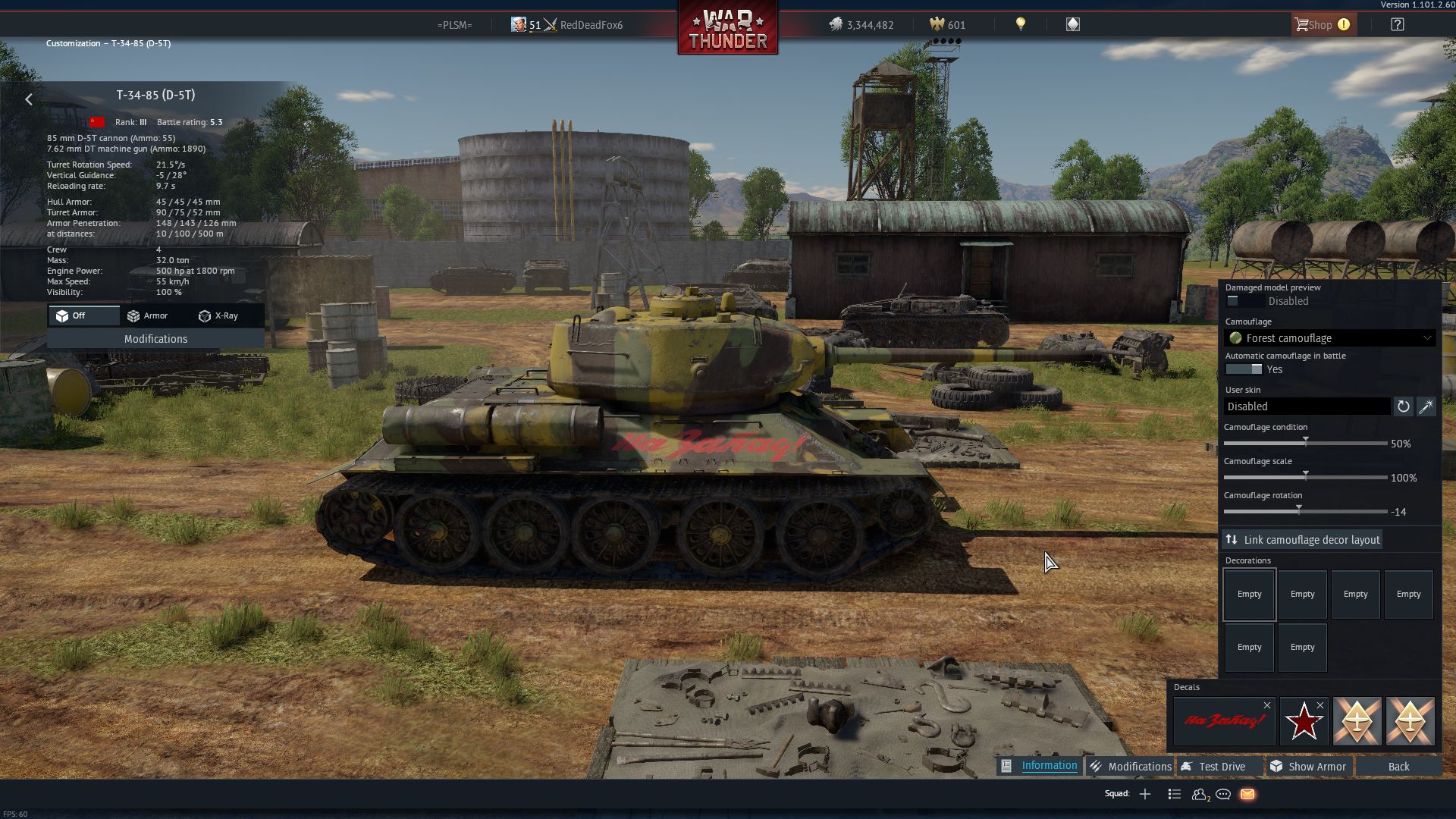The height and width of the screenshot is (819, 1456).
Task: Open the question mark help menu
Action: click(x=1397, y=25)
